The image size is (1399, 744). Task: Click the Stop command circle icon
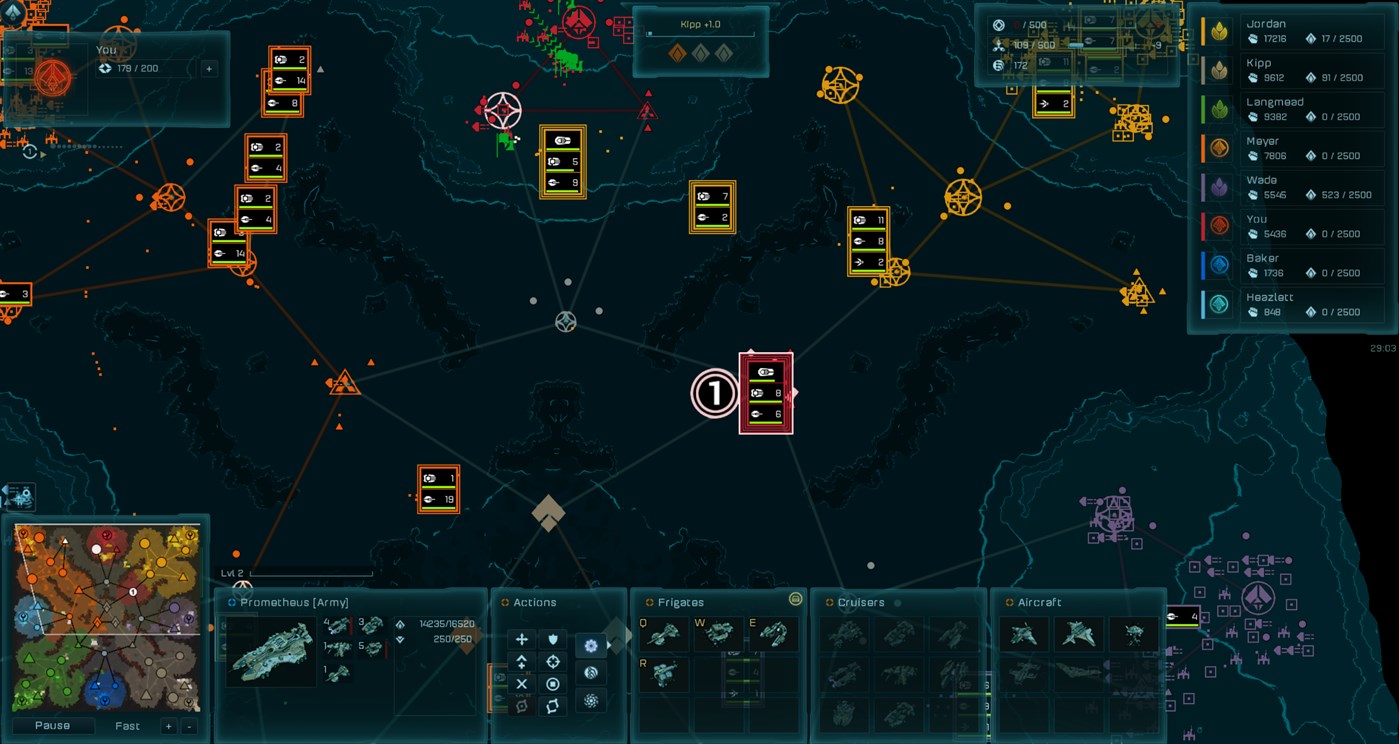click(x=553, y=684)
